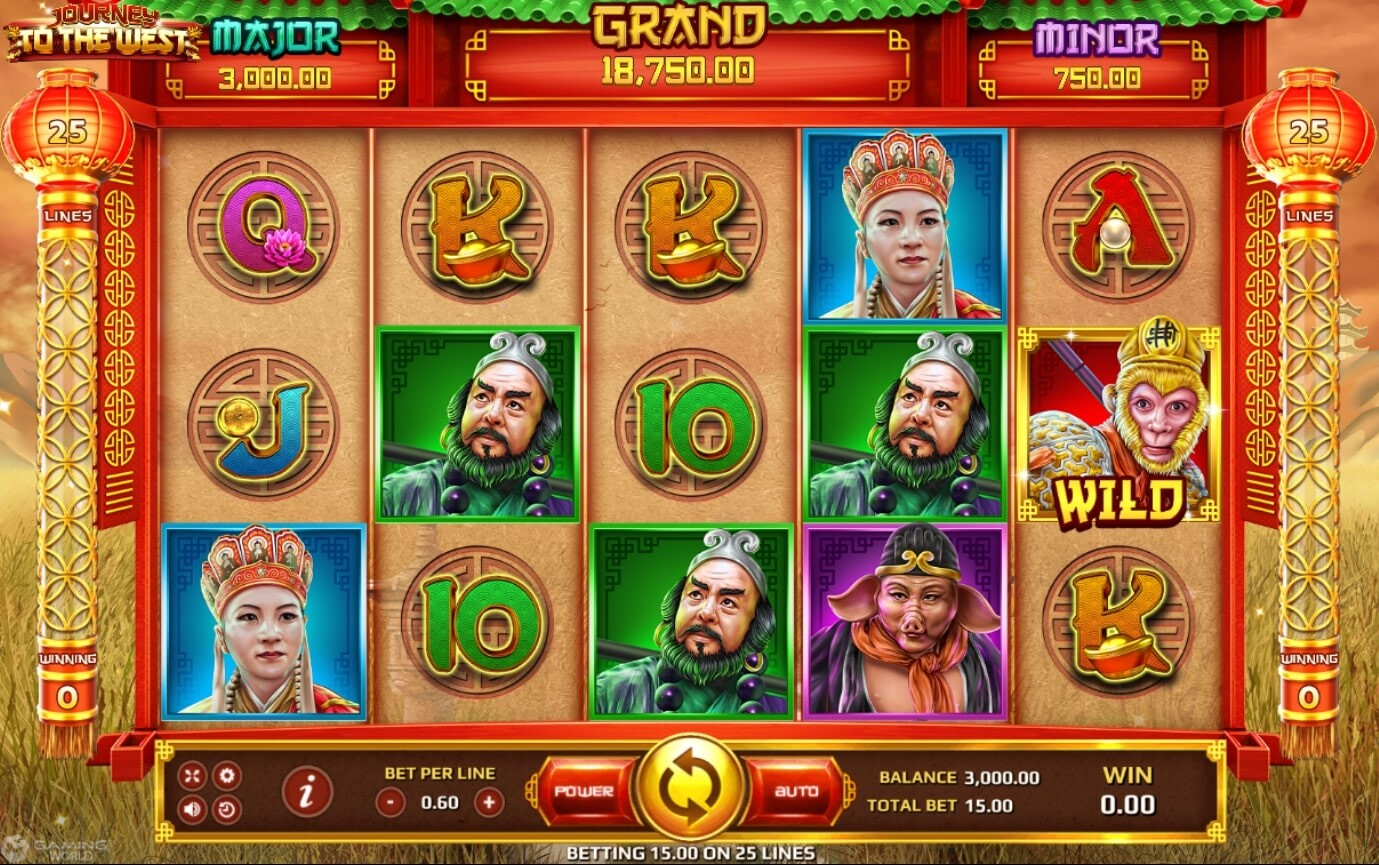Image resolution: width=1379 pixels, height=865 pixels.
Task: Spin the reels with the golden arrows button
Action: pos(690,788)
